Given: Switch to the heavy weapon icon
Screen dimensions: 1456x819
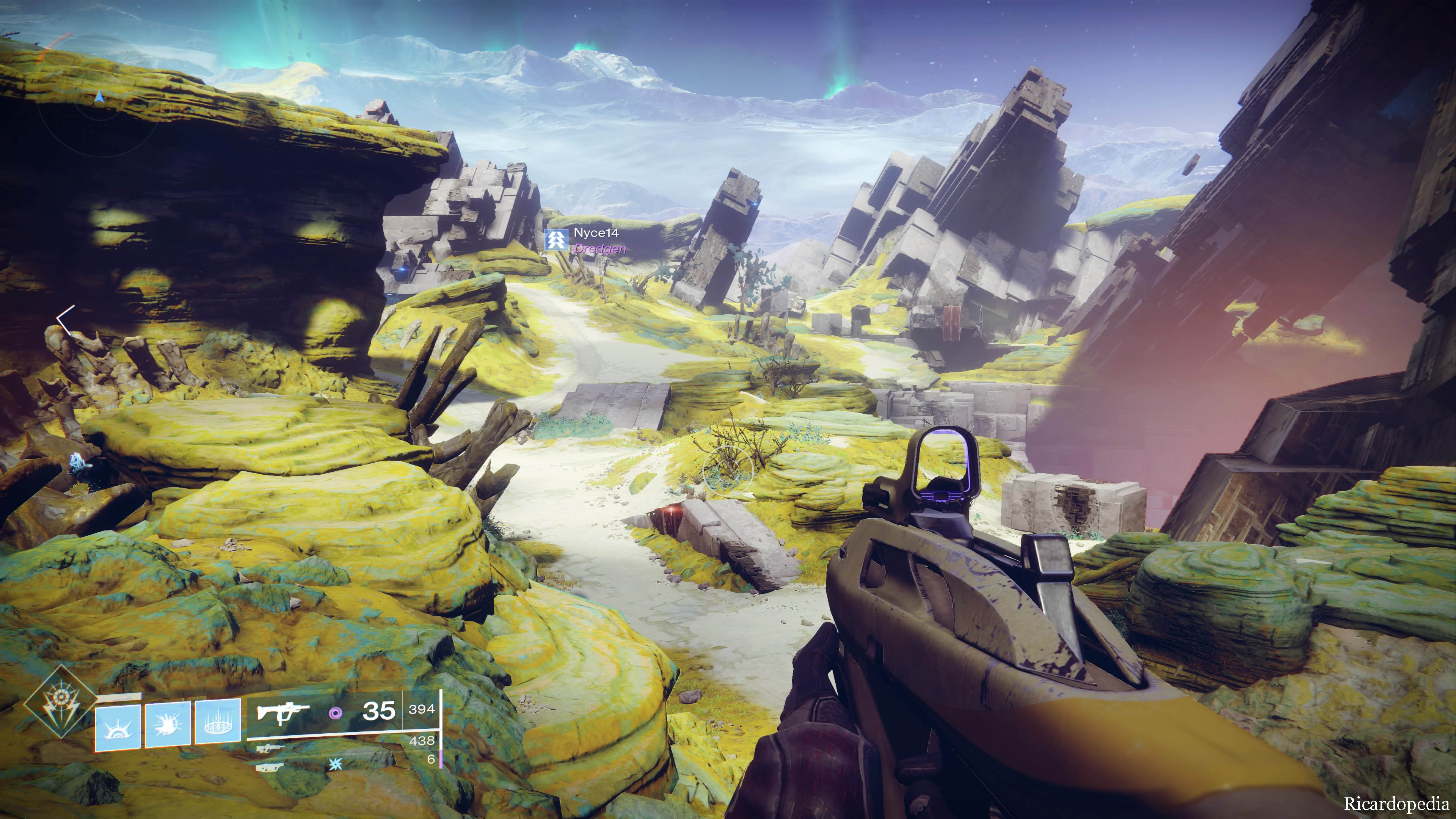Looking at the screenshot, I should [x=270, y=767].
